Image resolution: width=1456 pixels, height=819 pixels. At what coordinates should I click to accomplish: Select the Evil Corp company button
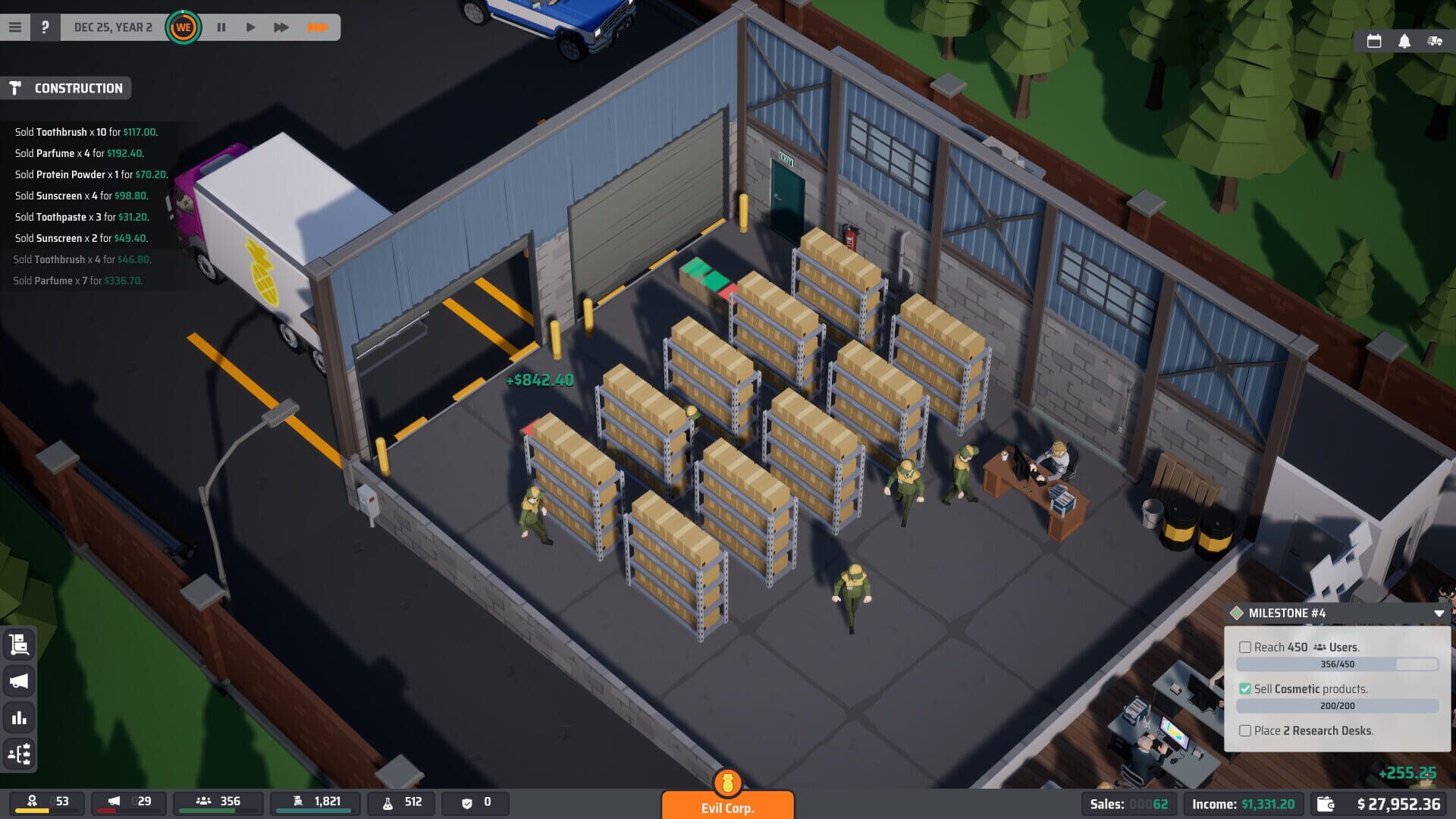[x=727, y=805]
